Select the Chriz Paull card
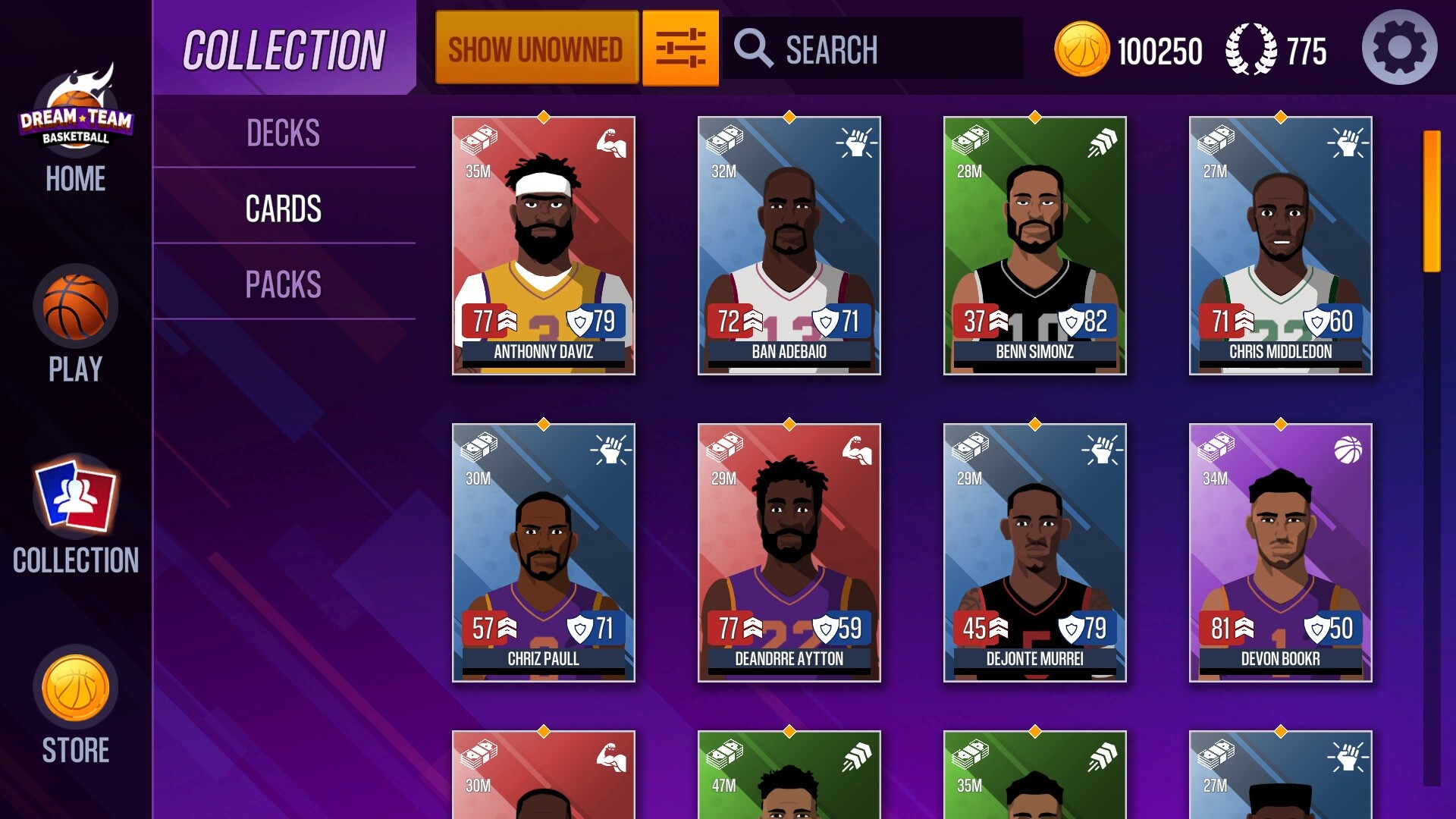The image size is (1456, 819). click(x=544, y=554)
